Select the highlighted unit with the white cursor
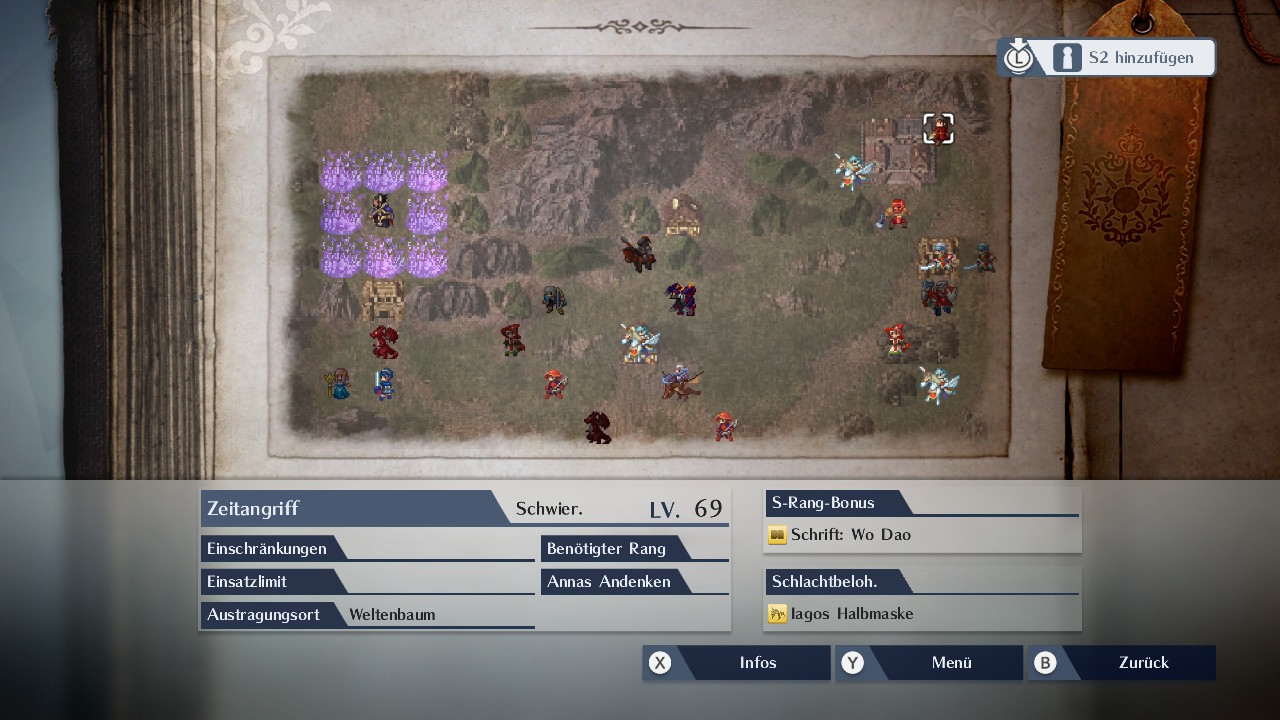Viewport: 1280px width, 720px height. tap(938, 129)
